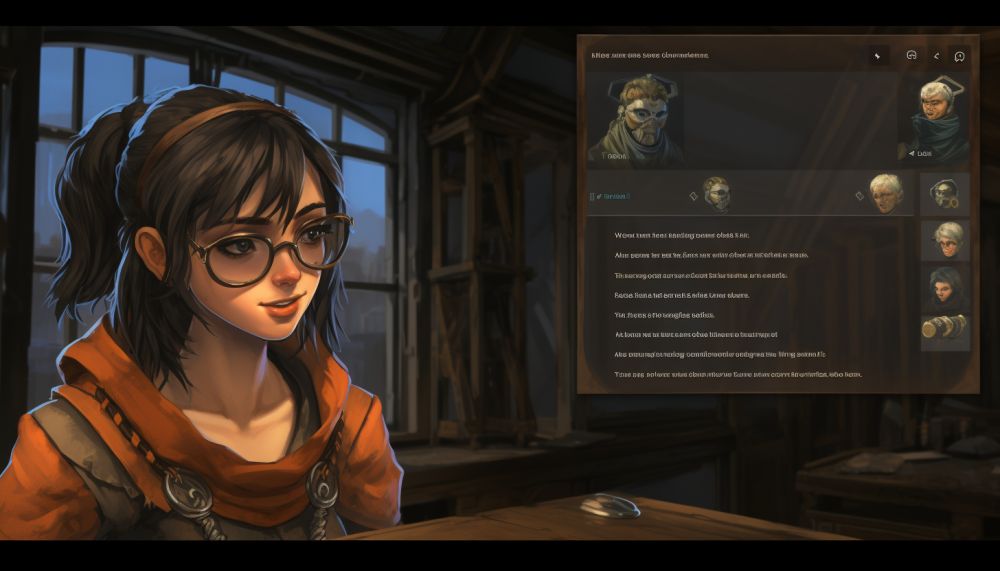Select the brass cylinder item slot
The width and height of the screenshot is (1000, 571).
(945, 329)
